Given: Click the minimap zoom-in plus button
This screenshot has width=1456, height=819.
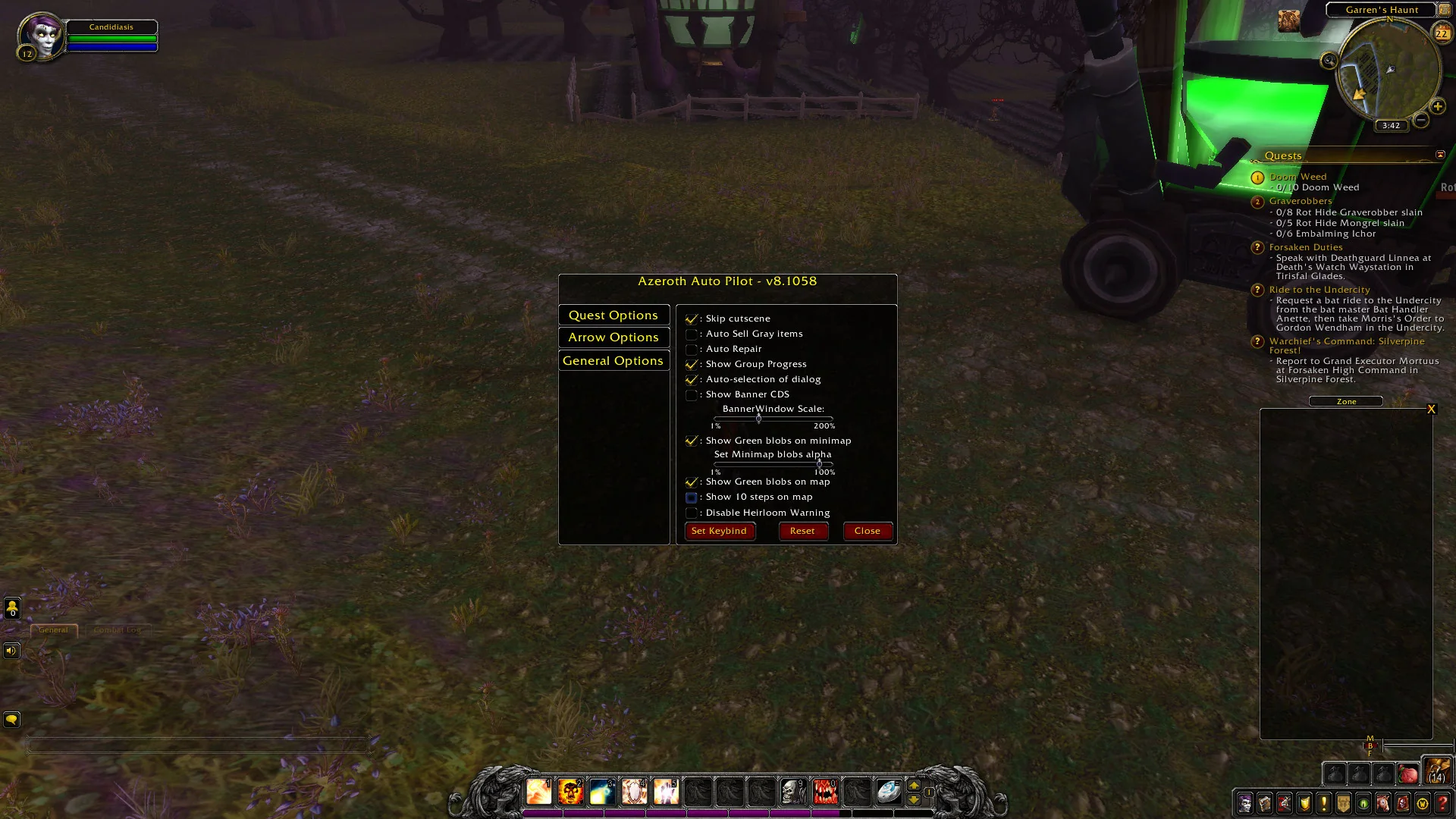Looking at the screenshot, I should click(x=1437, y=107).
